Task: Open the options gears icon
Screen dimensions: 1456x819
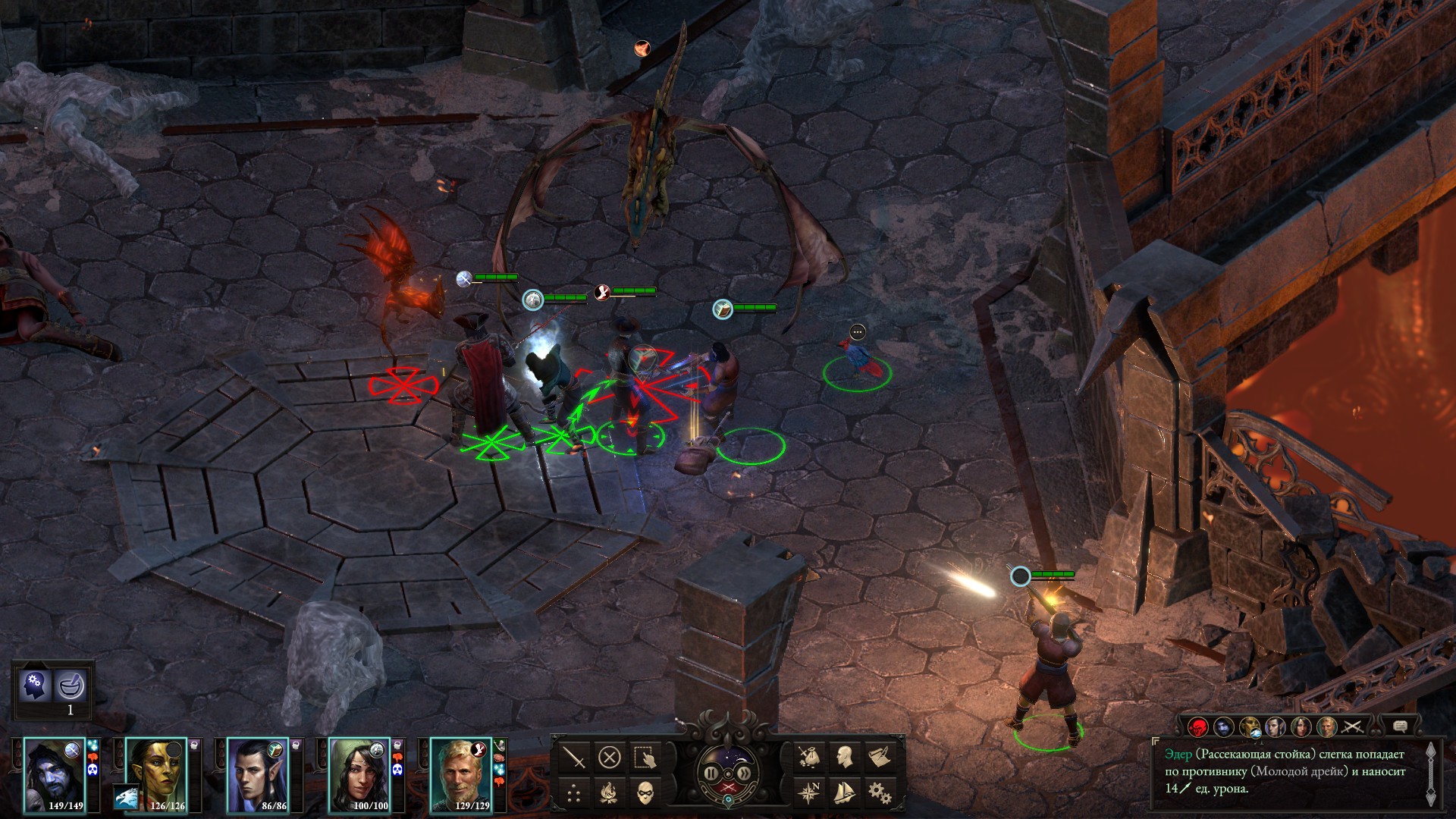Action: point(880,793)
